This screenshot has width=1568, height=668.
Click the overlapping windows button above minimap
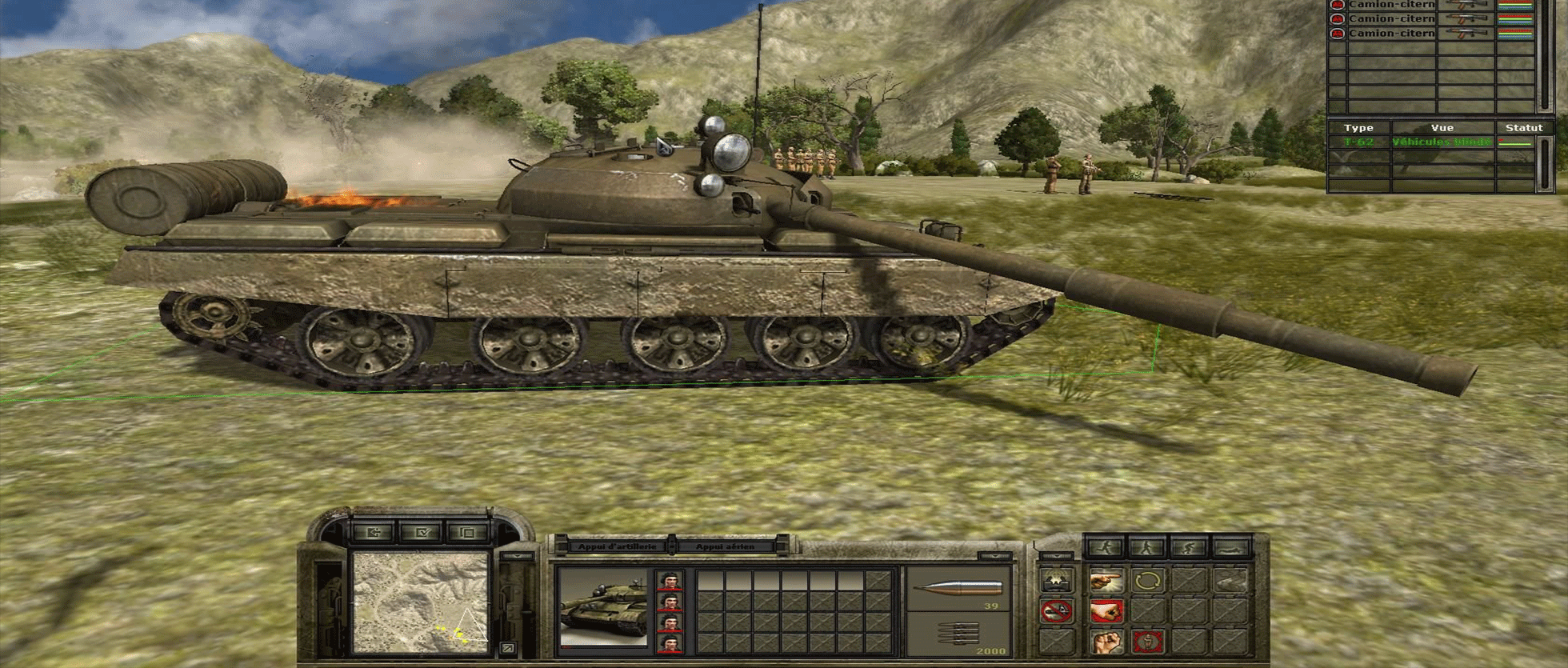click(467, 532)
